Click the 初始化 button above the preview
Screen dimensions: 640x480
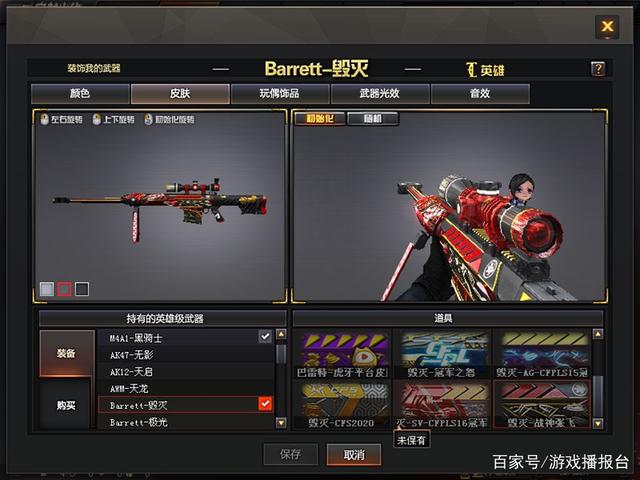coord(319,119)
